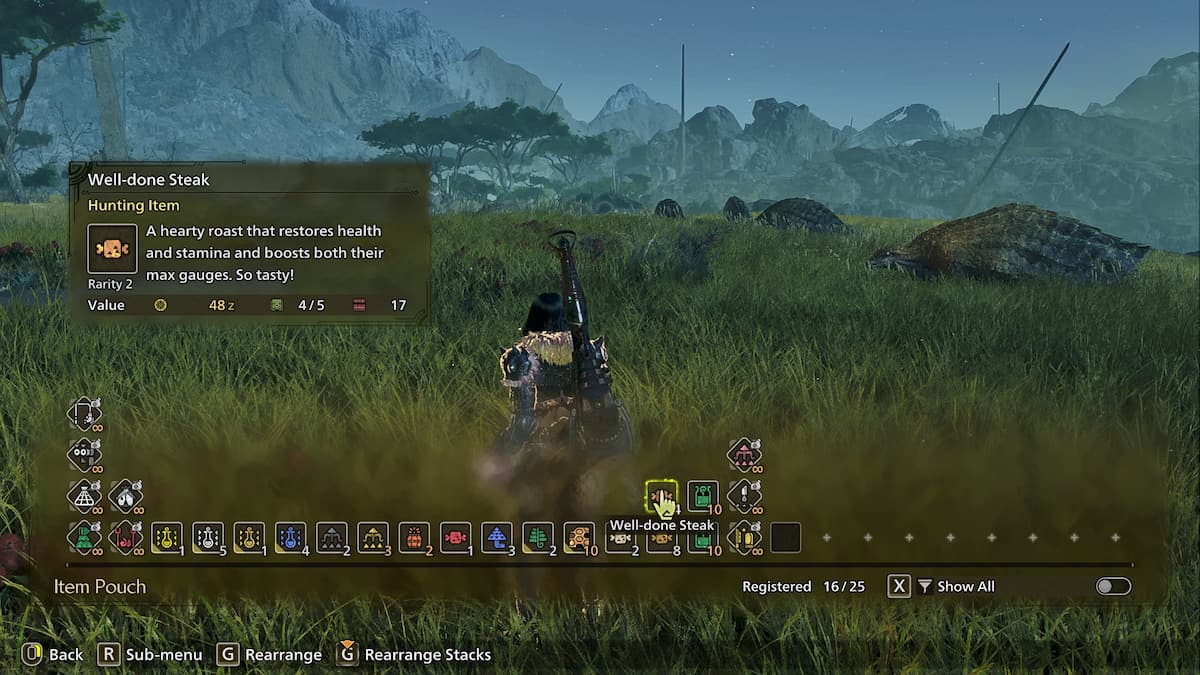
Task: Select the capture net tool icon
Action: pos(84,495)
